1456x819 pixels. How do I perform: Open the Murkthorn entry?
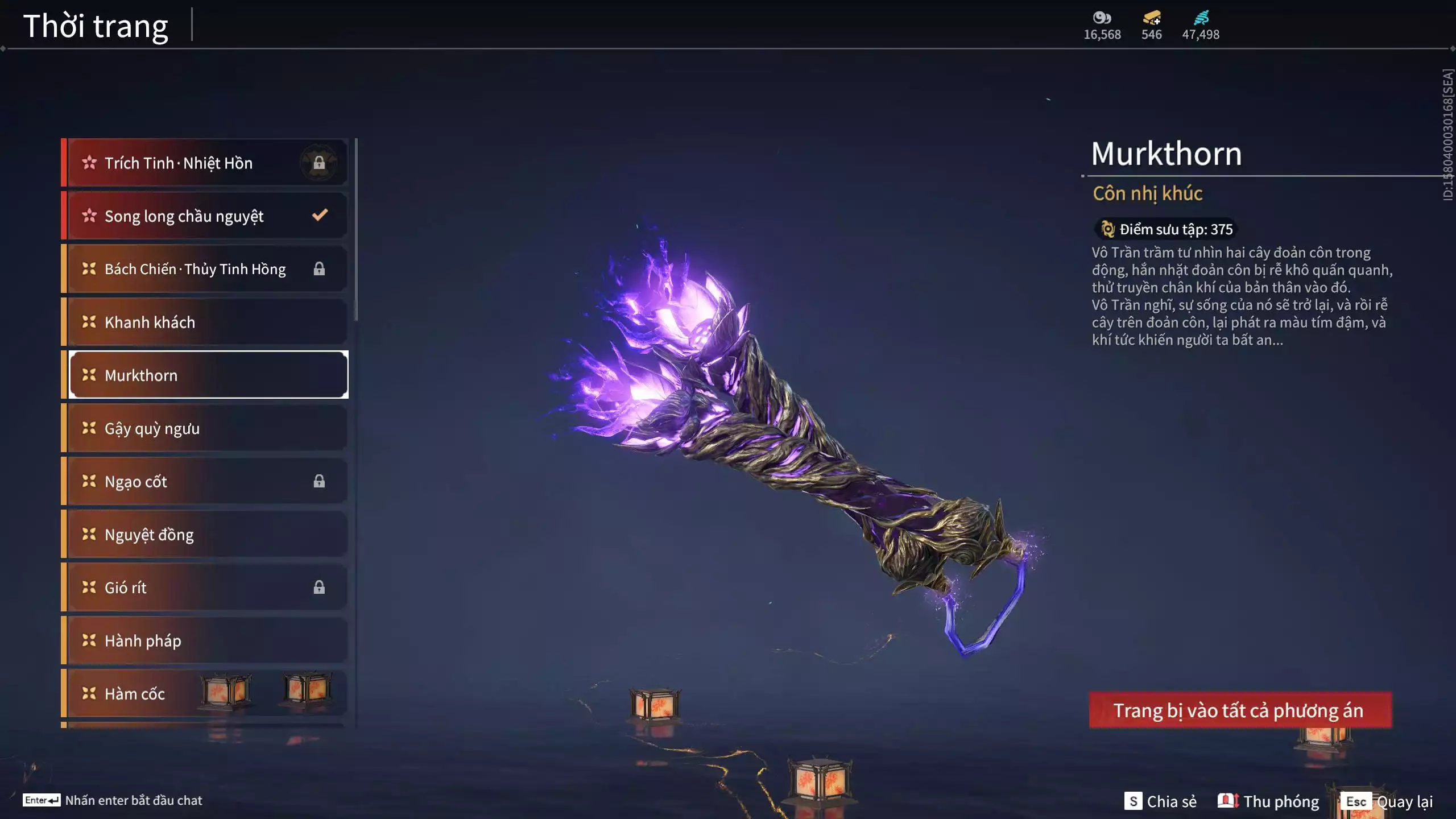tap(171, 375)
